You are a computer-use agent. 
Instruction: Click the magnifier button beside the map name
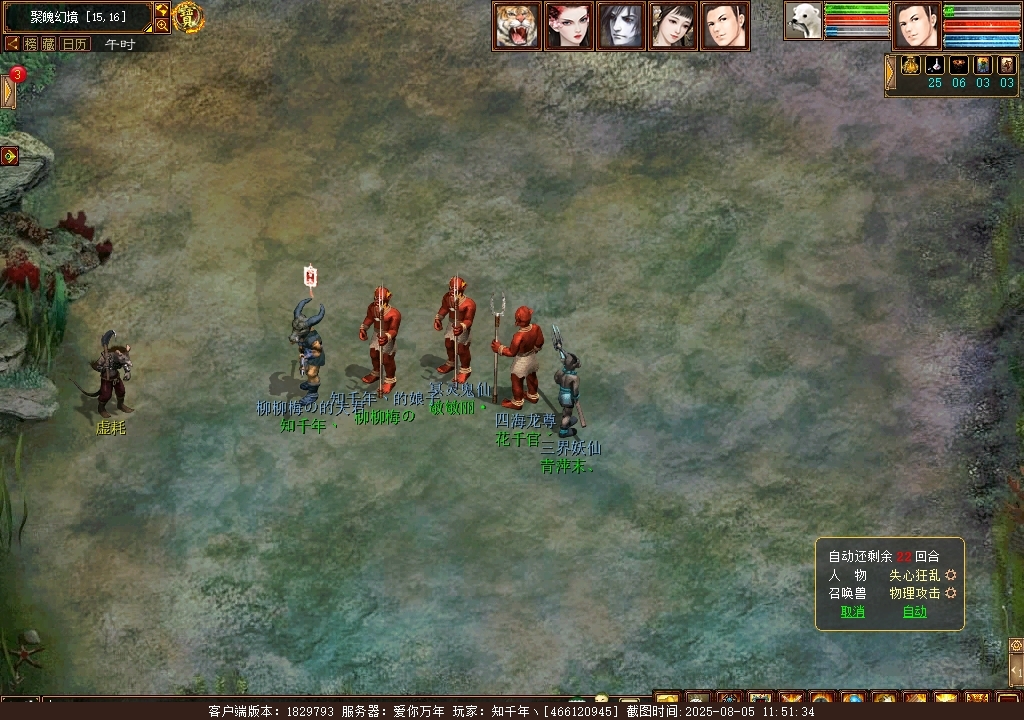162,26
